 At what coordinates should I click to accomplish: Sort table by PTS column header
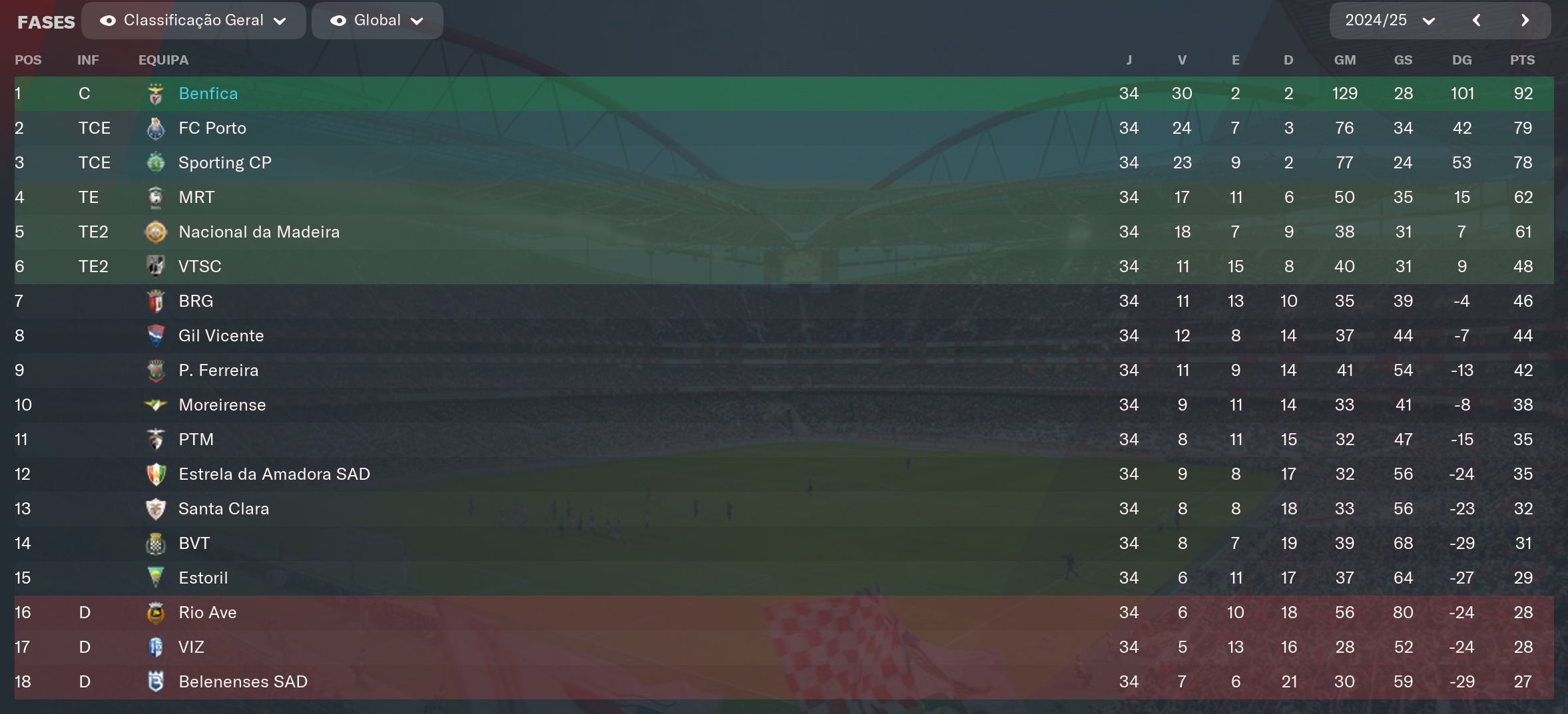click(1522, 60)
